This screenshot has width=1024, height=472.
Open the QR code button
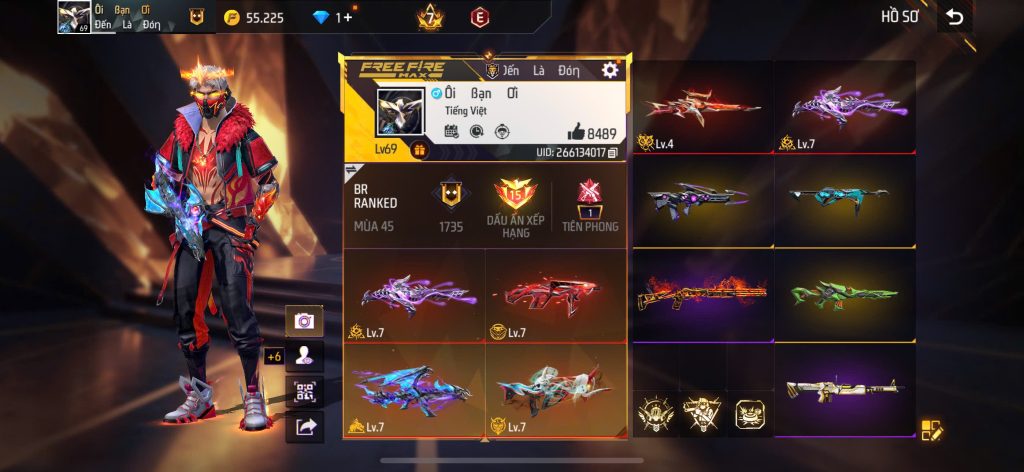pos(304,392)
